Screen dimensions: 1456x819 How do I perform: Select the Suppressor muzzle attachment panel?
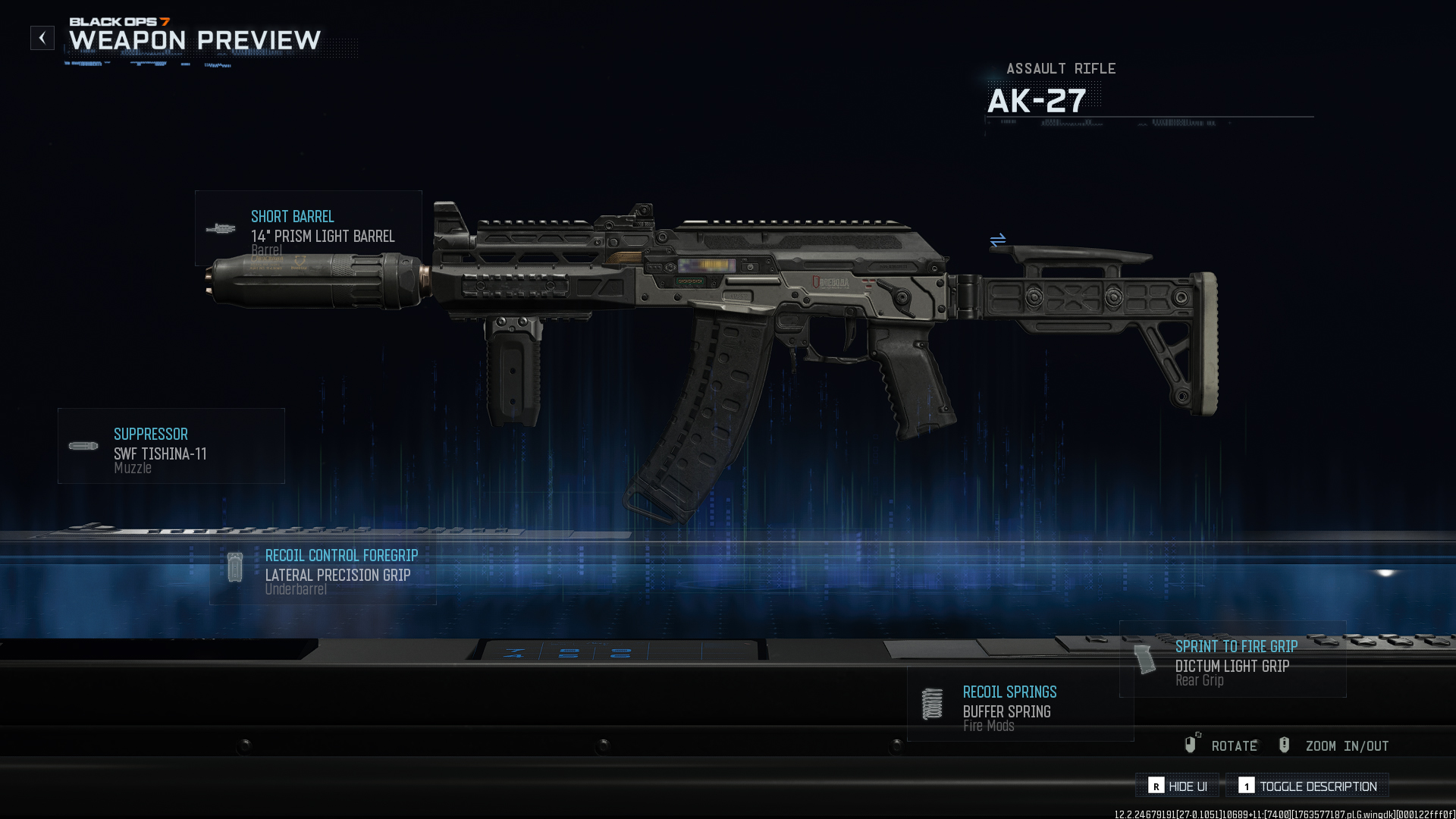click(x=171, y=445)
